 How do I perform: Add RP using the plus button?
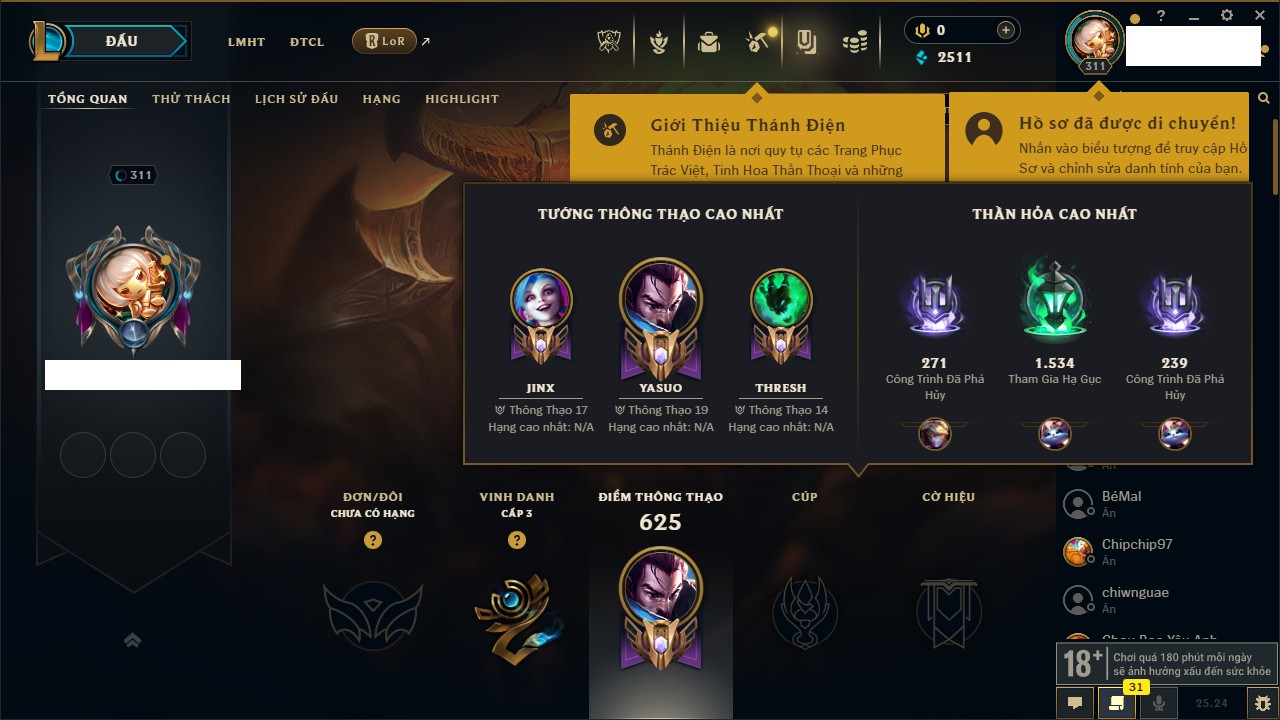tap(1005, 30)
